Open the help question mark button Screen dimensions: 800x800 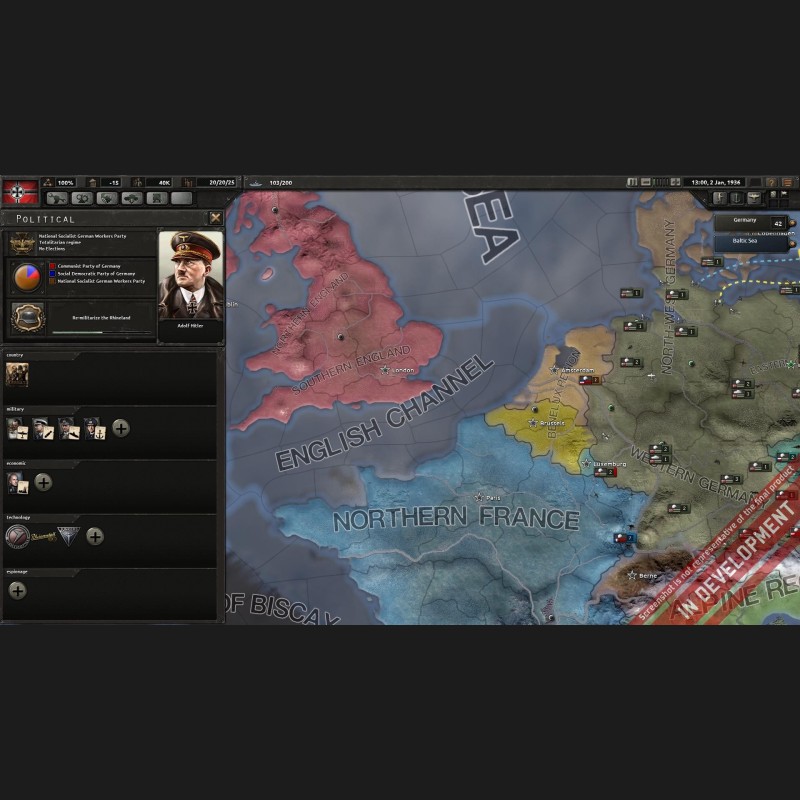pos(772,182)
